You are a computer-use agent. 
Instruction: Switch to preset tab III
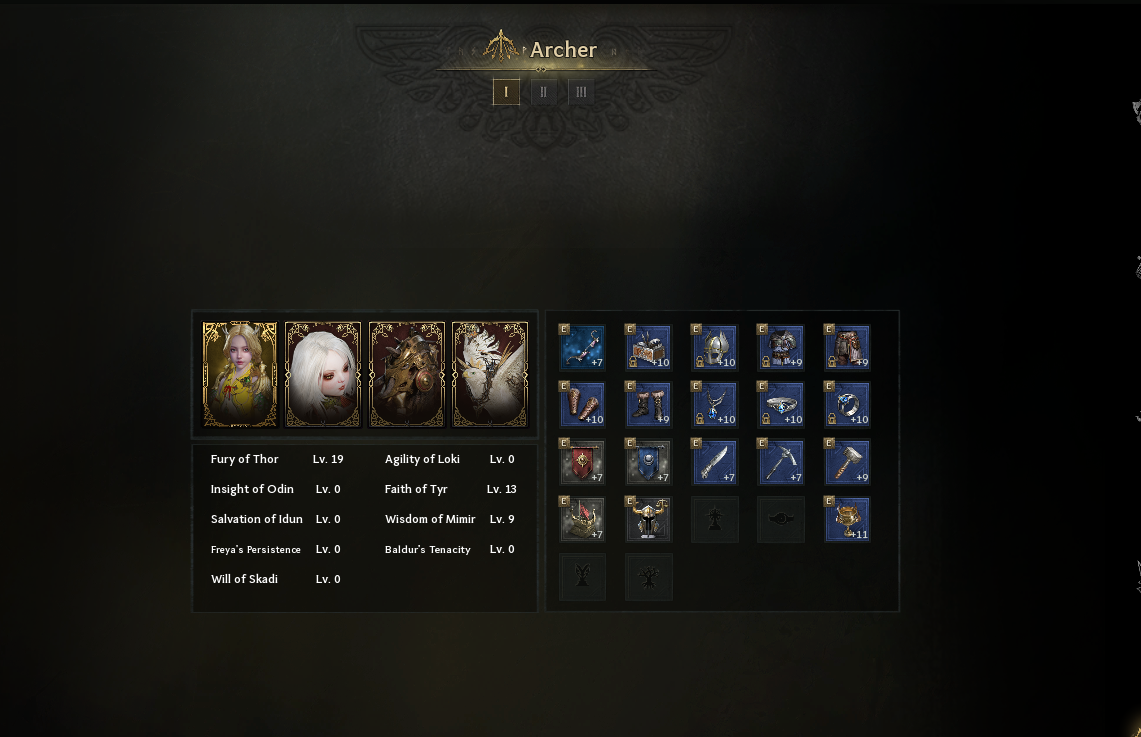(581, 92)
